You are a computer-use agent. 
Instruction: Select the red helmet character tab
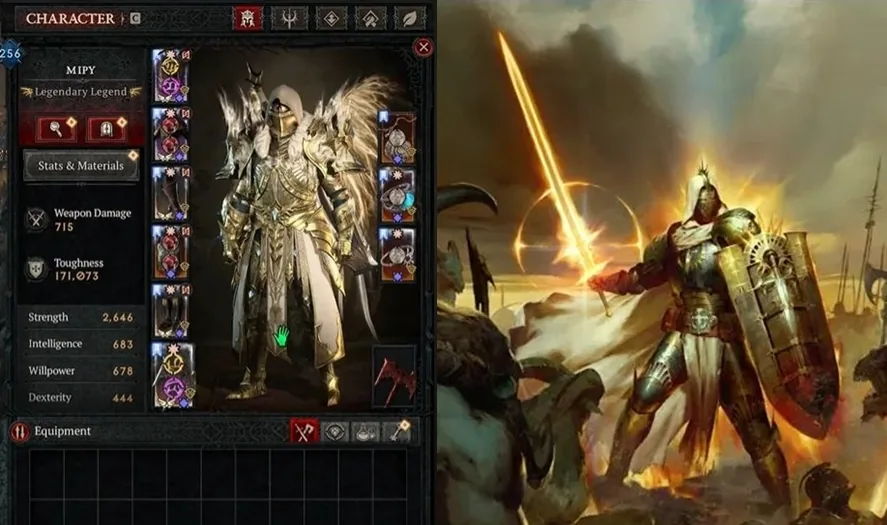pyautogui.click(x=247, y=18)
